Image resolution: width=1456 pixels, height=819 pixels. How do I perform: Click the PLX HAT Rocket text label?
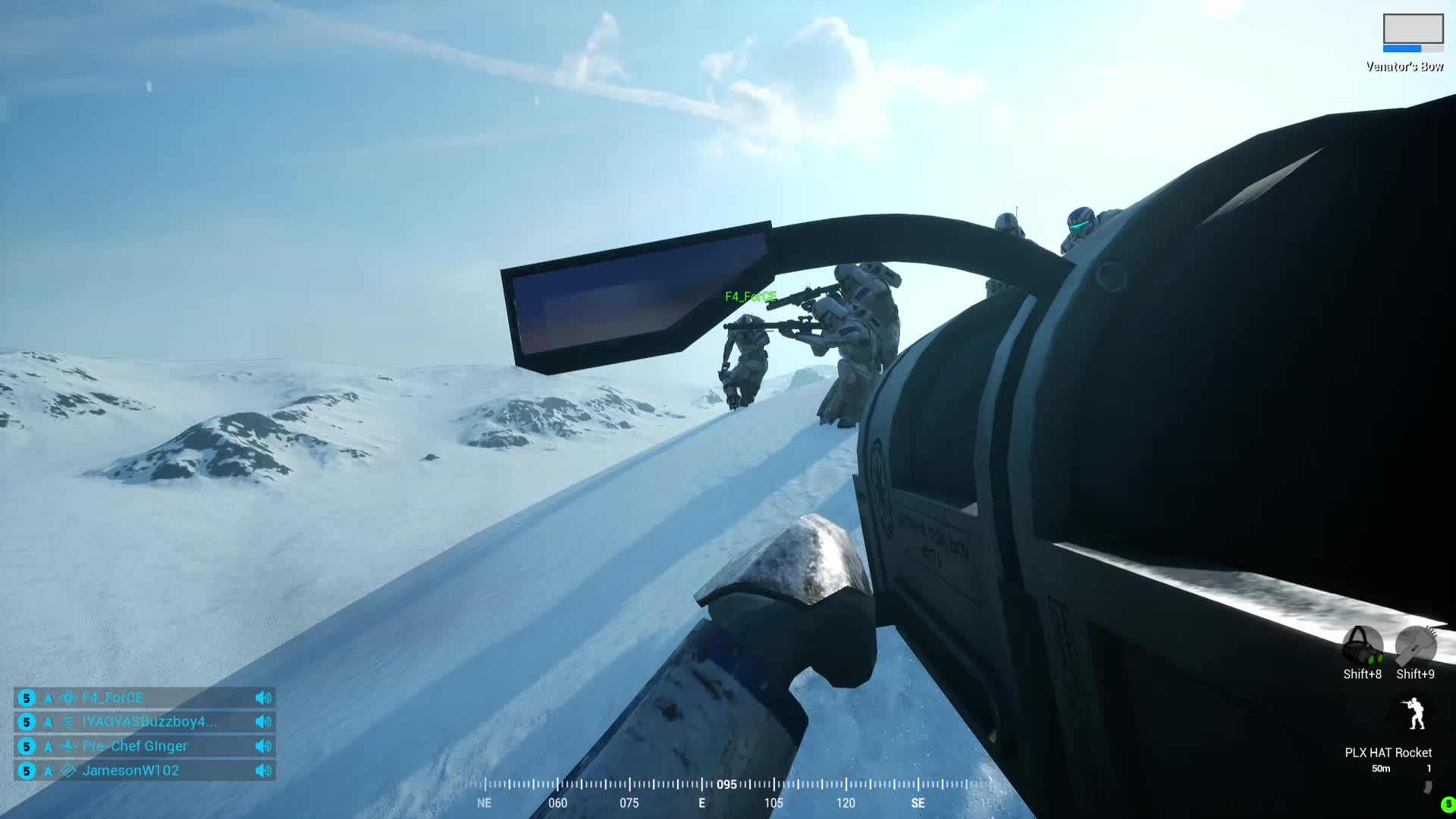(x=1387, y=752)
